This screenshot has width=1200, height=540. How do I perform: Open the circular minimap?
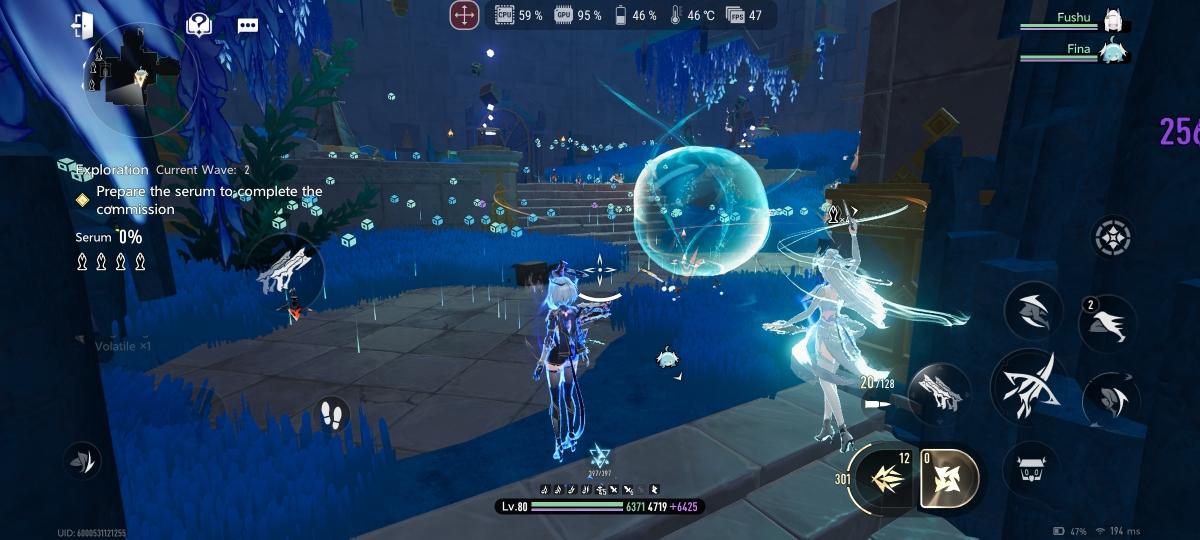tap(140, 78)
